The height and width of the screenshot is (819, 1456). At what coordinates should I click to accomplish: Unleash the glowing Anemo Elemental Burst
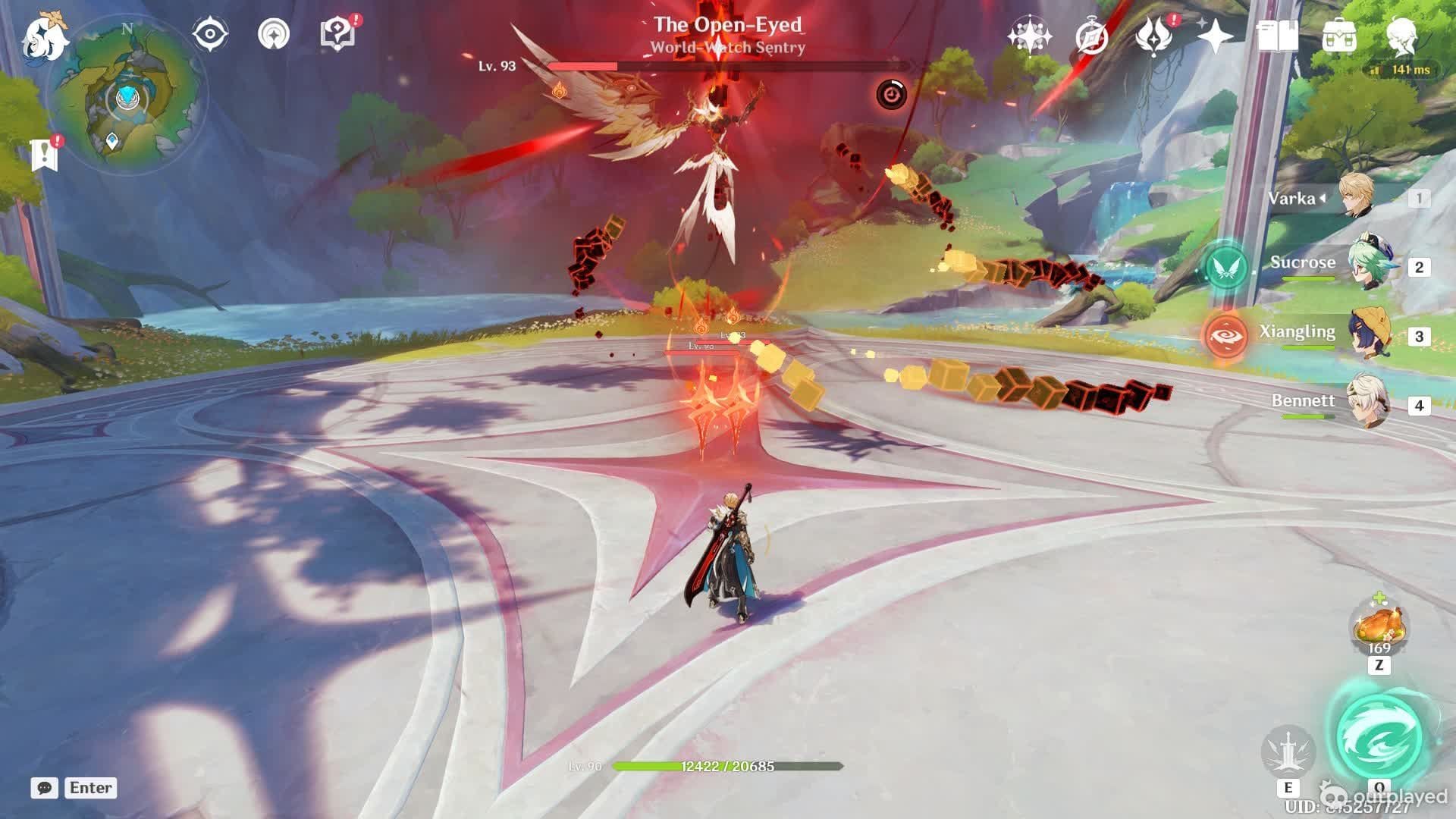coord(1379,734)
